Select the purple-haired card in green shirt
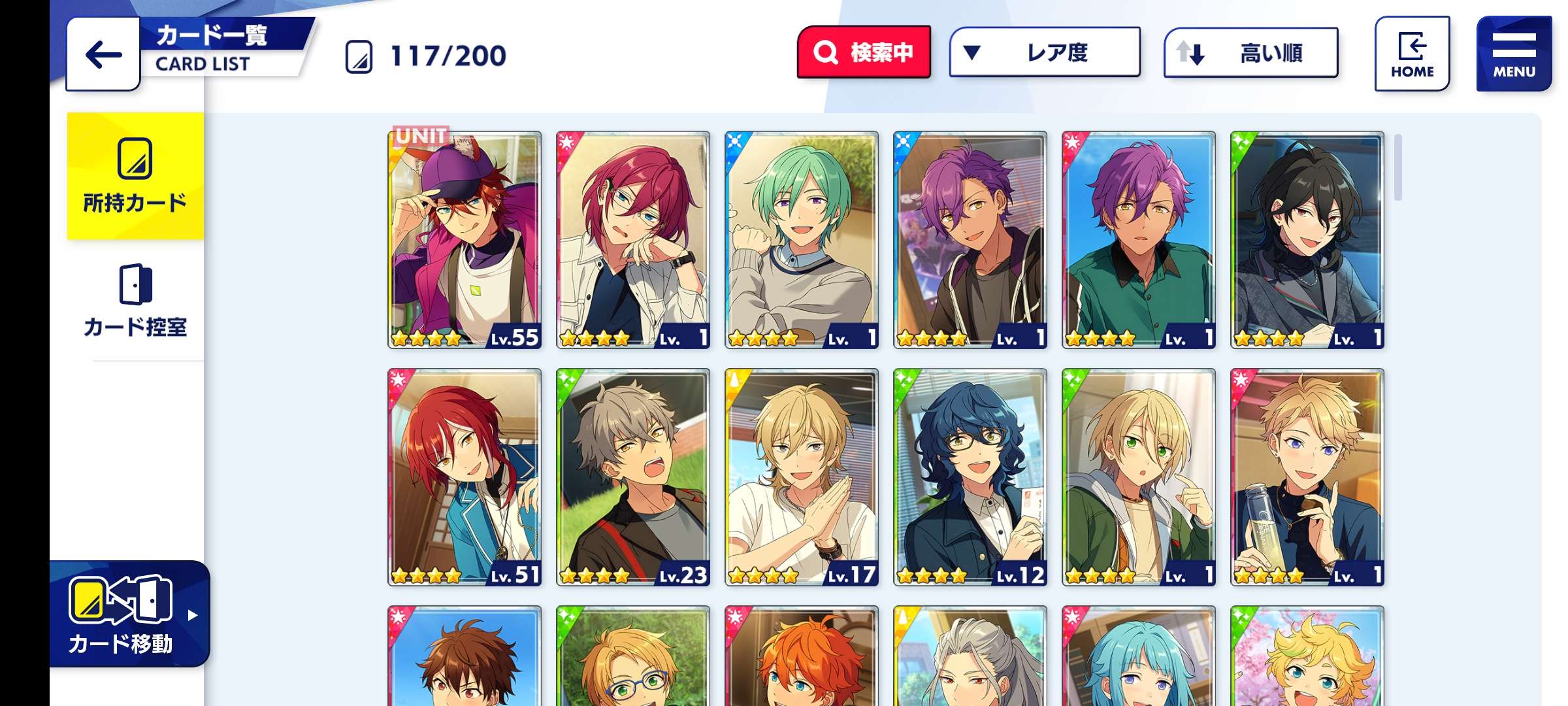Image resolution: width=1568 pixels, height=706 pixels. 1139,240
